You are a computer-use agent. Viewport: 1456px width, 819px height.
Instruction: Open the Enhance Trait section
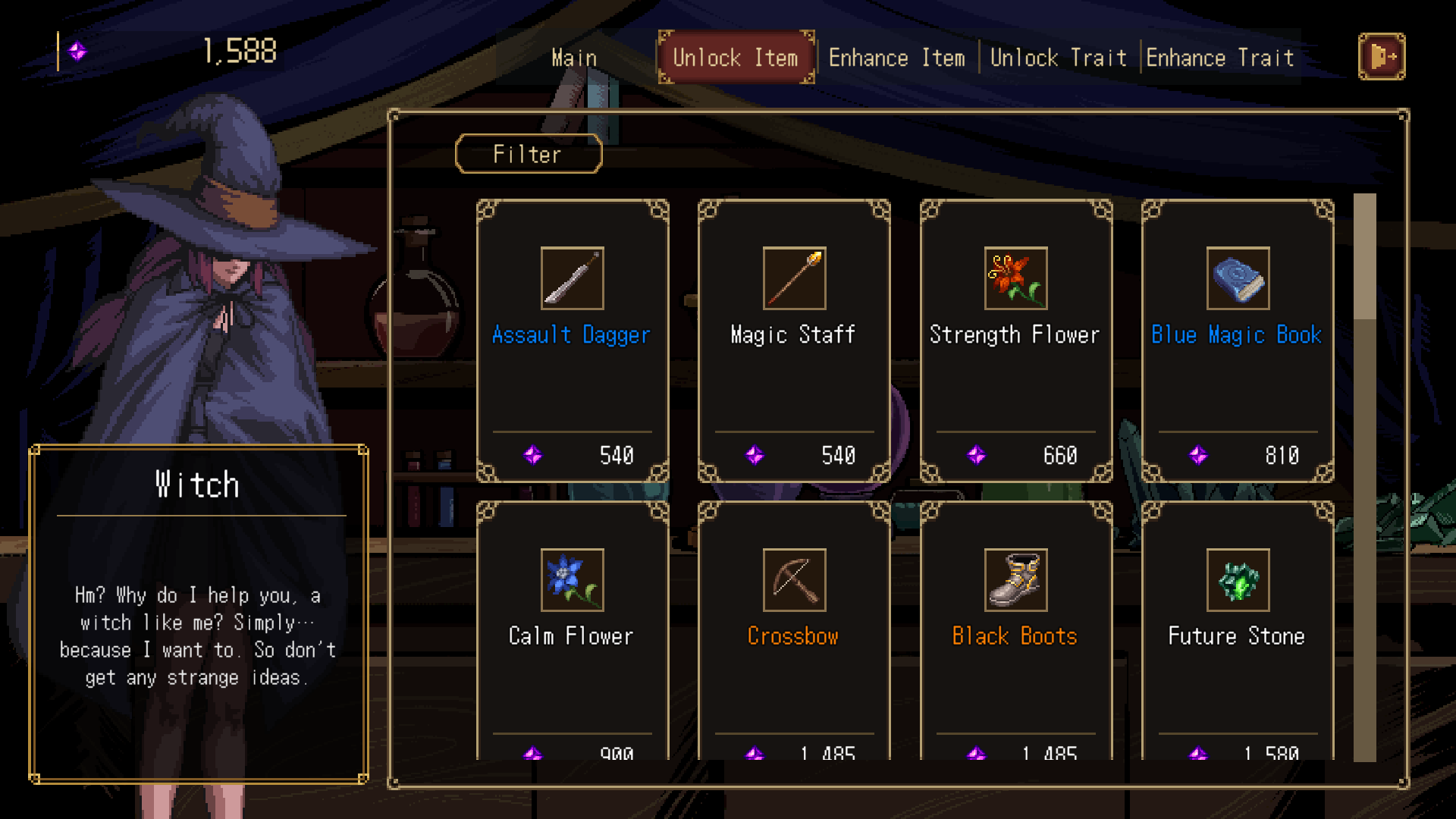[x=1220, y=57]
